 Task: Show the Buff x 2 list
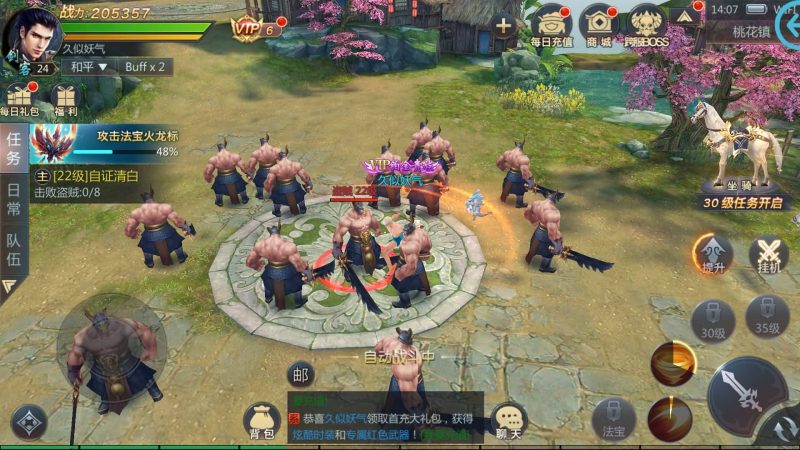point(146,67)
